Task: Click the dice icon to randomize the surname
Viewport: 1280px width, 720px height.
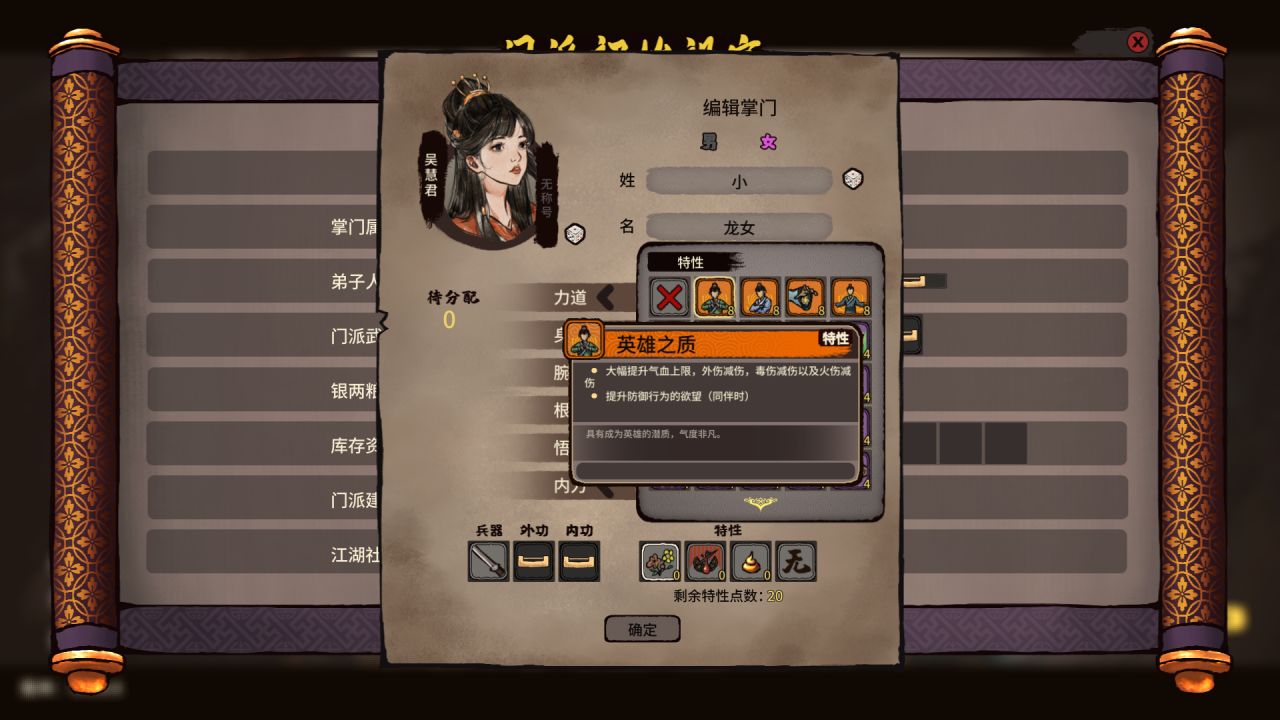Action: (x=853, y=180)
